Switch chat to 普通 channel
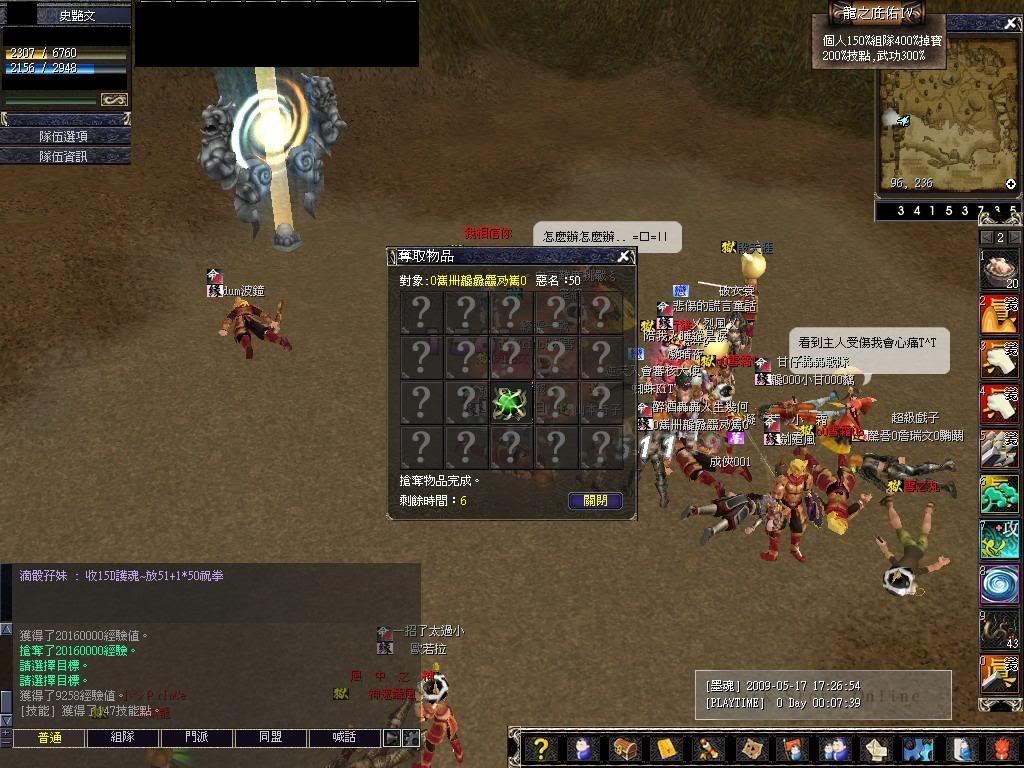1024x768 pixels. pos(49,738)
